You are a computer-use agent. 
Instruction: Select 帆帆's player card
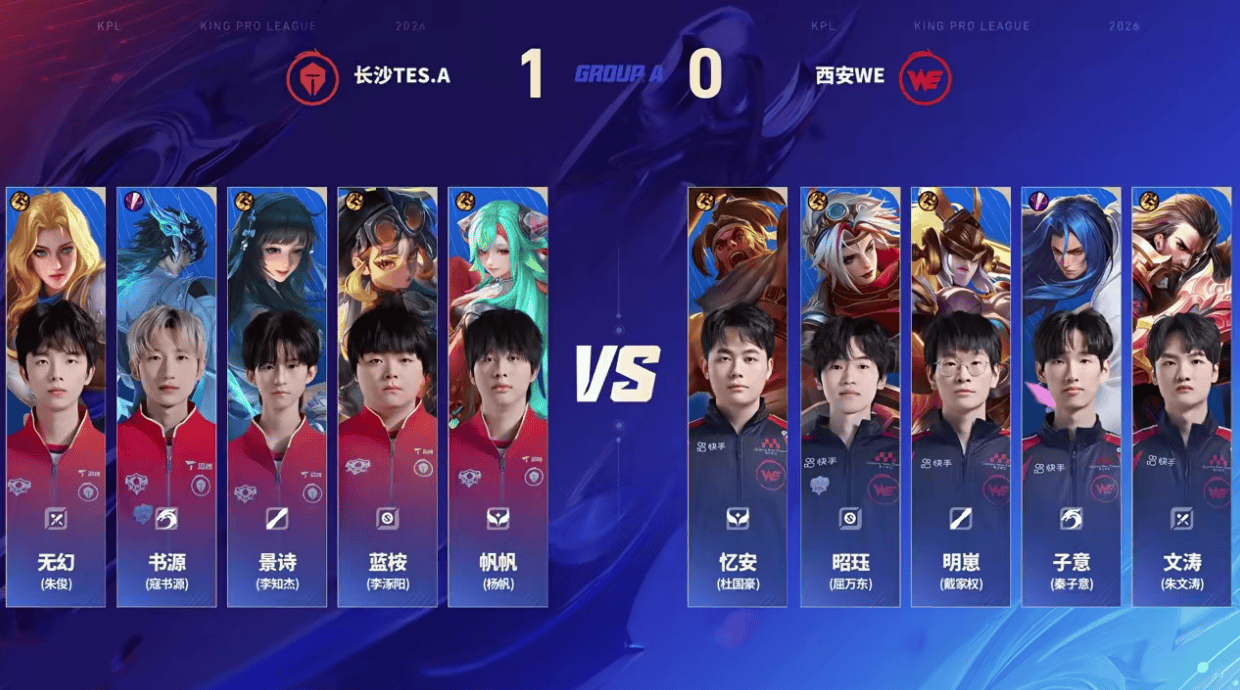tap(498, 397)
